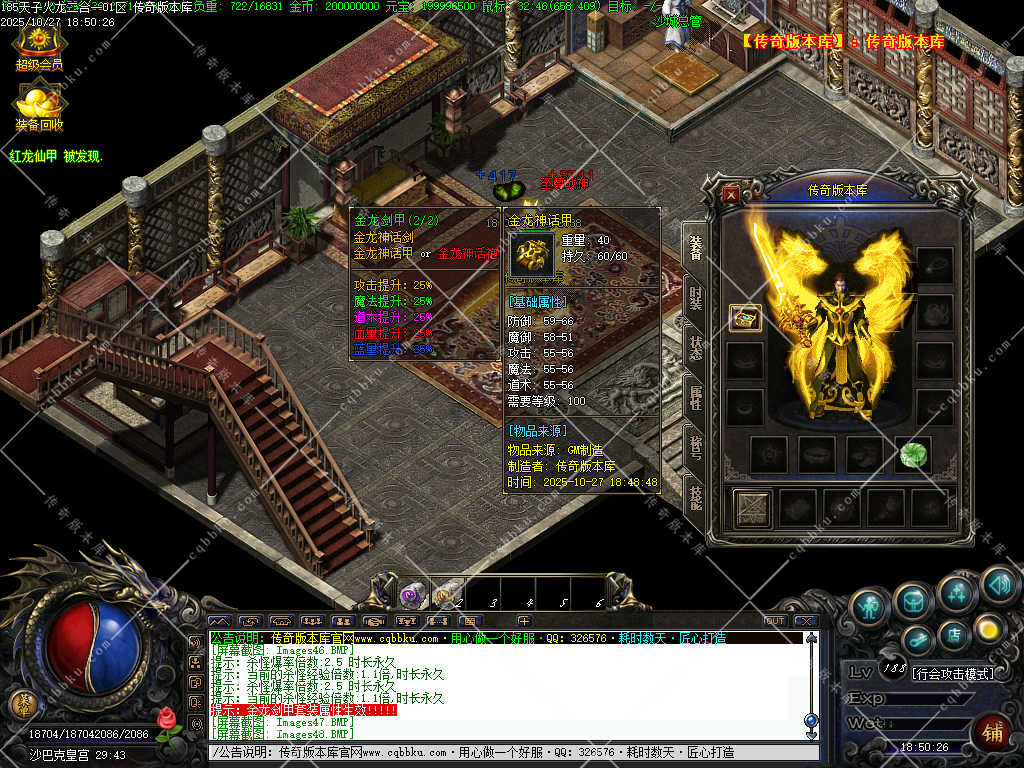Toggle the 行会攻击模式 attack mode label
This screenshot has width=1024, height=768.
pyautogui.click(x=954, y=674)
